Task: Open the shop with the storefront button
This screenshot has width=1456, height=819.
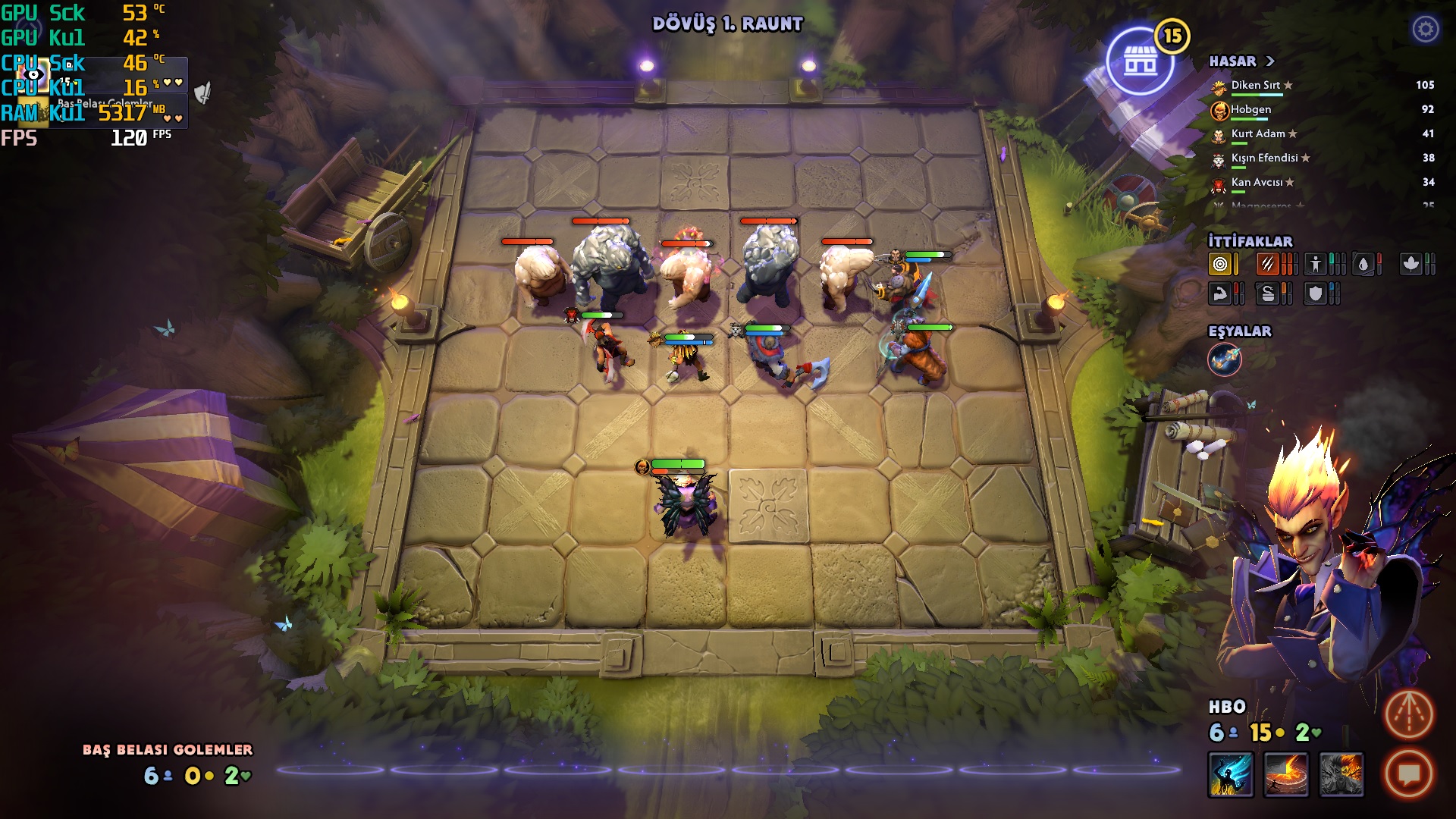Action: tap(1140, 61)
